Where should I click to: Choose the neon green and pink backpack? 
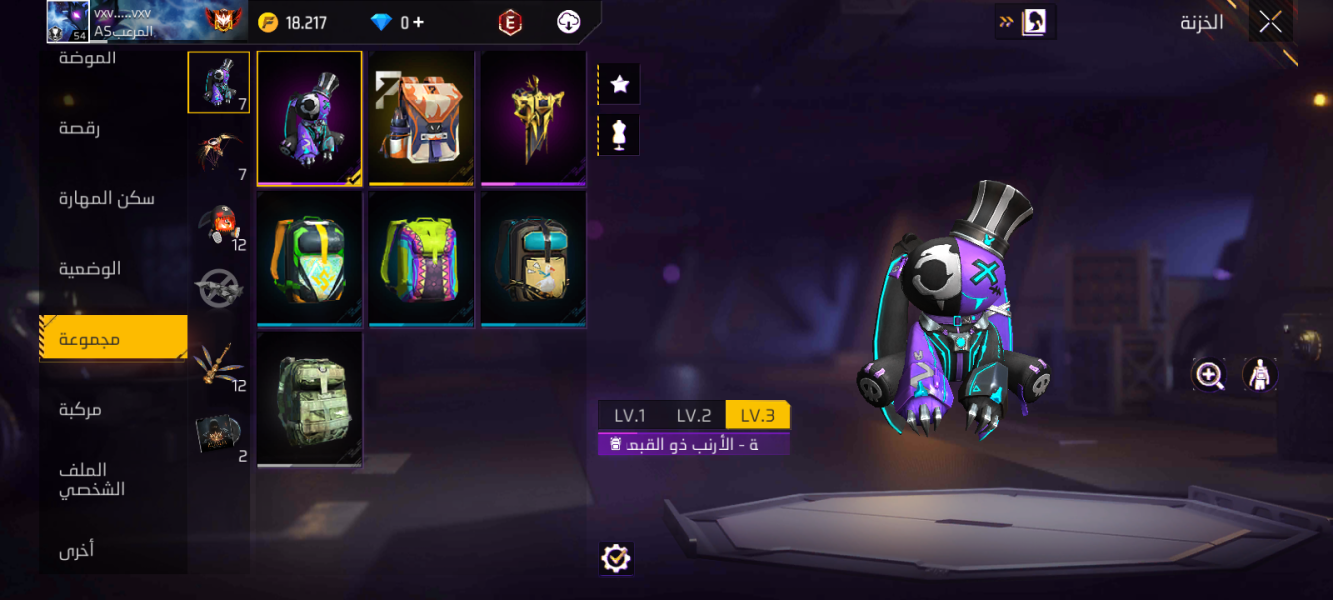click(x=421, y=258)
